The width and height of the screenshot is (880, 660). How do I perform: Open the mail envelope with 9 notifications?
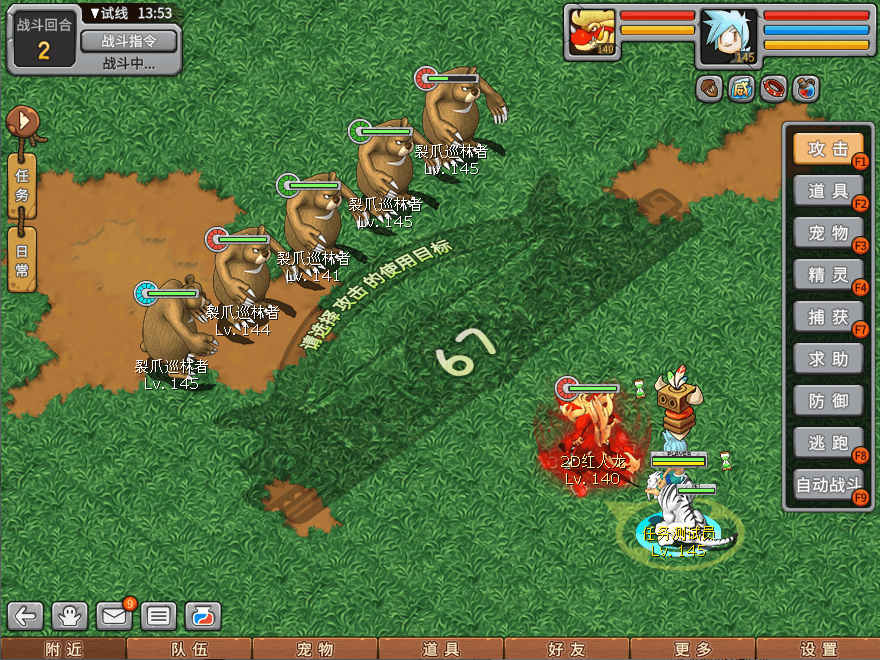(x=114, y=616)
